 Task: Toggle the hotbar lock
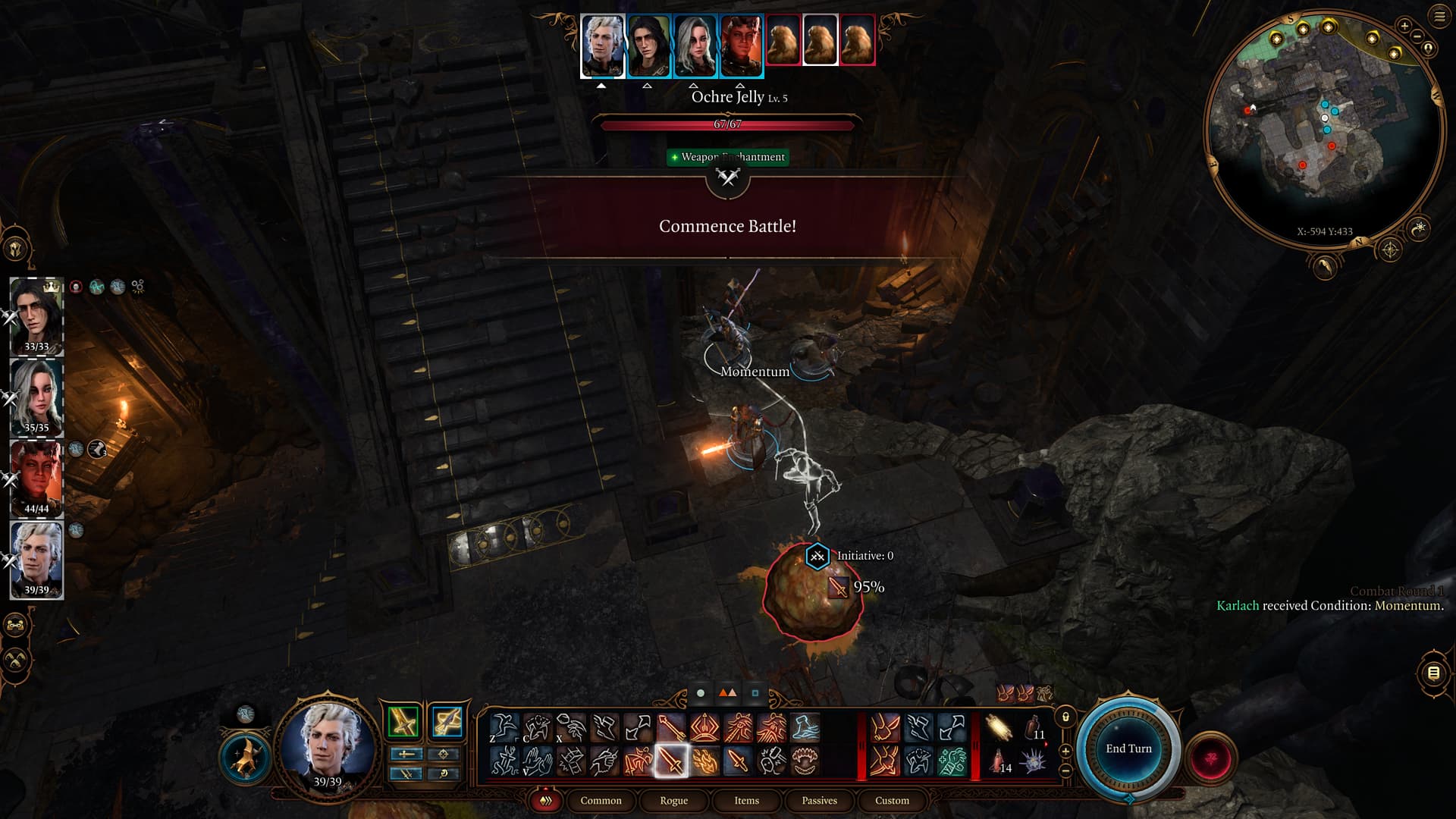tap(1065, 717)
